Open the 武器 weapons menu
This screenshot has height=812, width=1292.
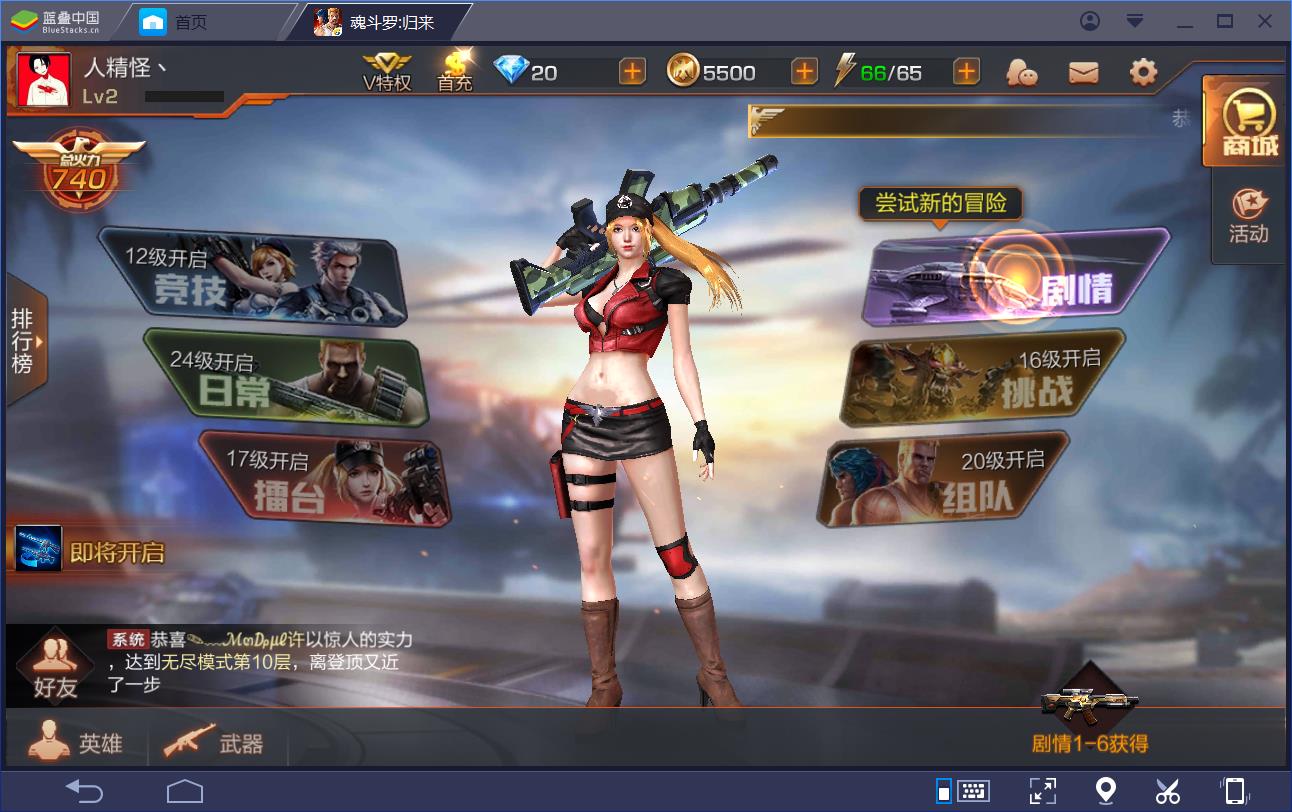pos(213,742)
